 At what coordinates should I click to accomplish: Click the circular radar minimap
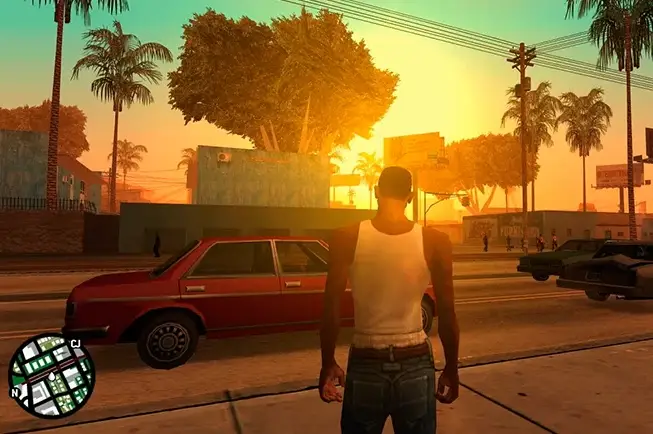click(x=51, y=375)
